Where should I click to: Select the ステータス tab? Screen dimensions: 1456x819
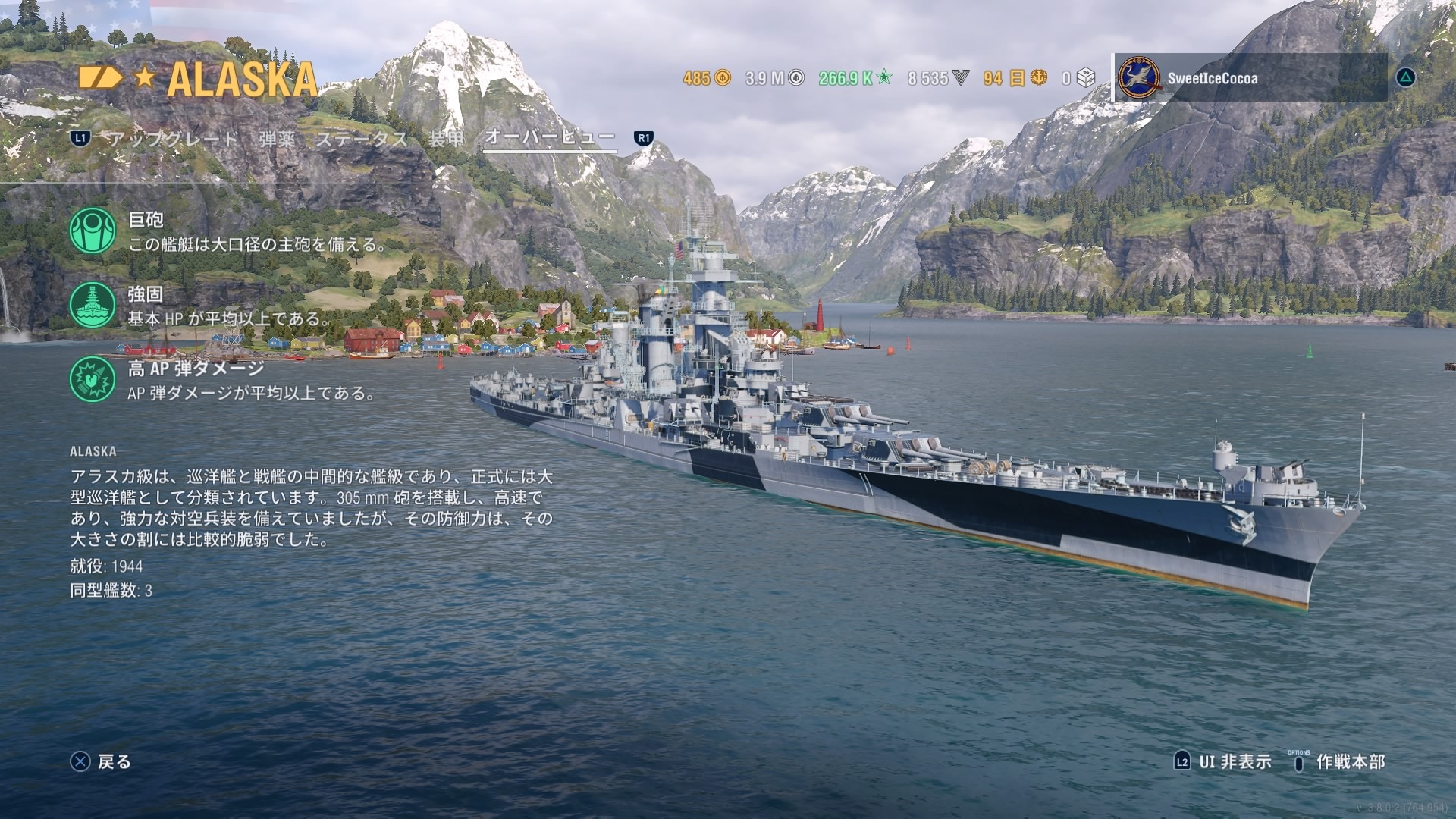point(362,139)
